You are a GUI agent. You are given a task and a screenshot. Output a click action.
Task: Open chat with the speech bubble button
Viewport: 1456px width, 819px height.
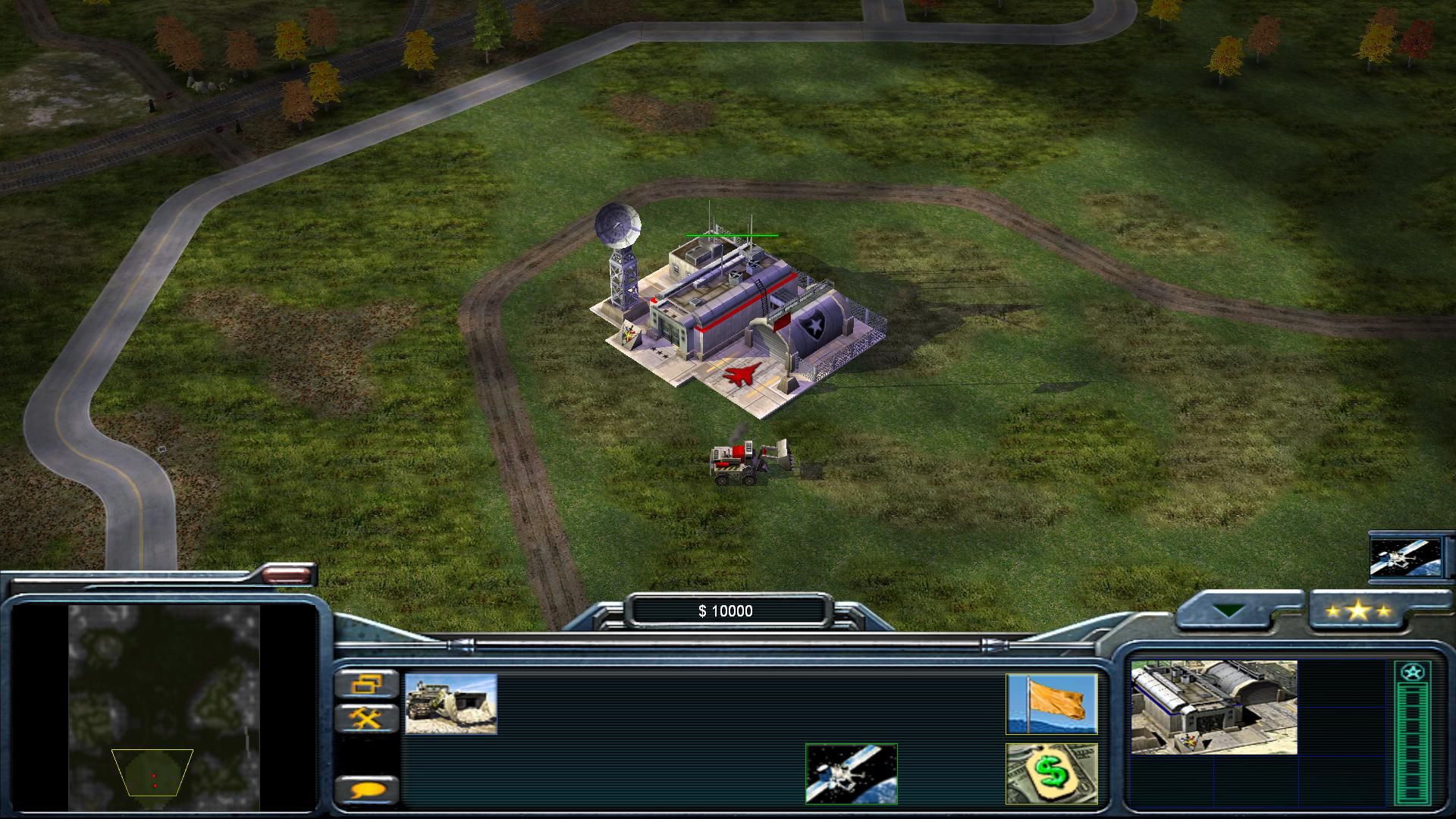point(367,790)
